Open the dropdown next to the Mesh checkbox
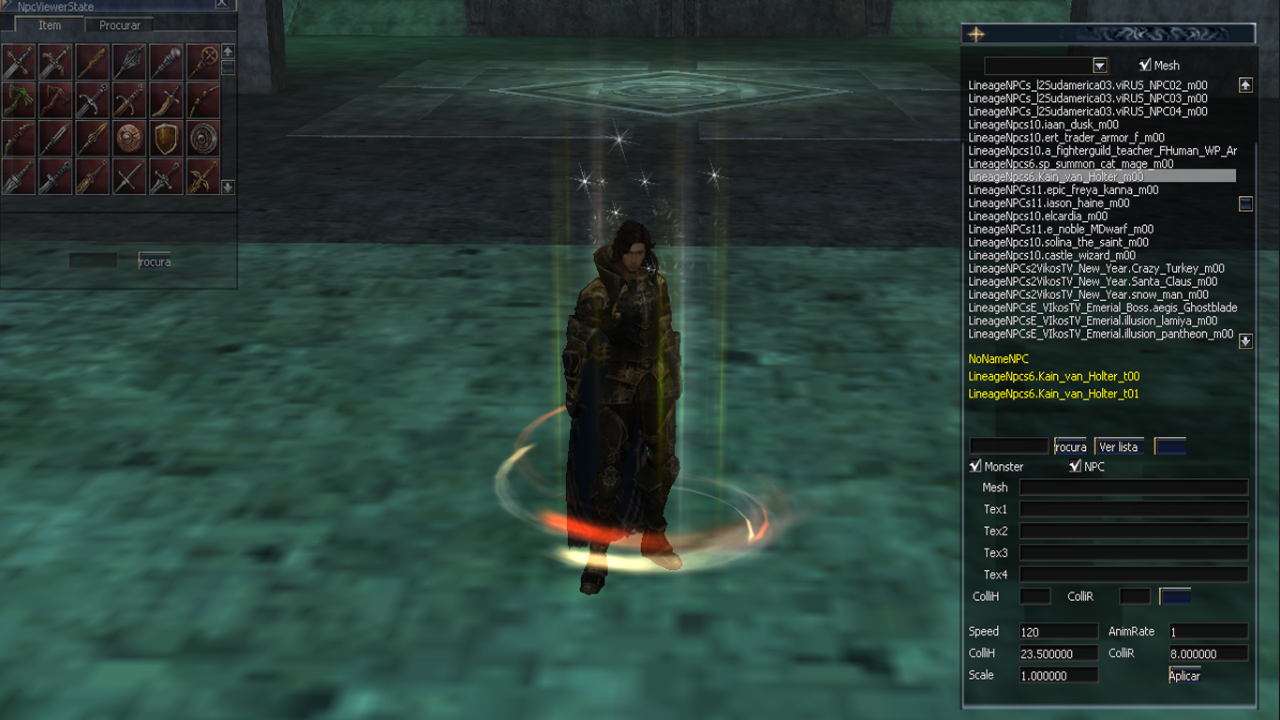Image resolution: width=1280 pixels, height=720 pixels. click(x=1100, y=64)
